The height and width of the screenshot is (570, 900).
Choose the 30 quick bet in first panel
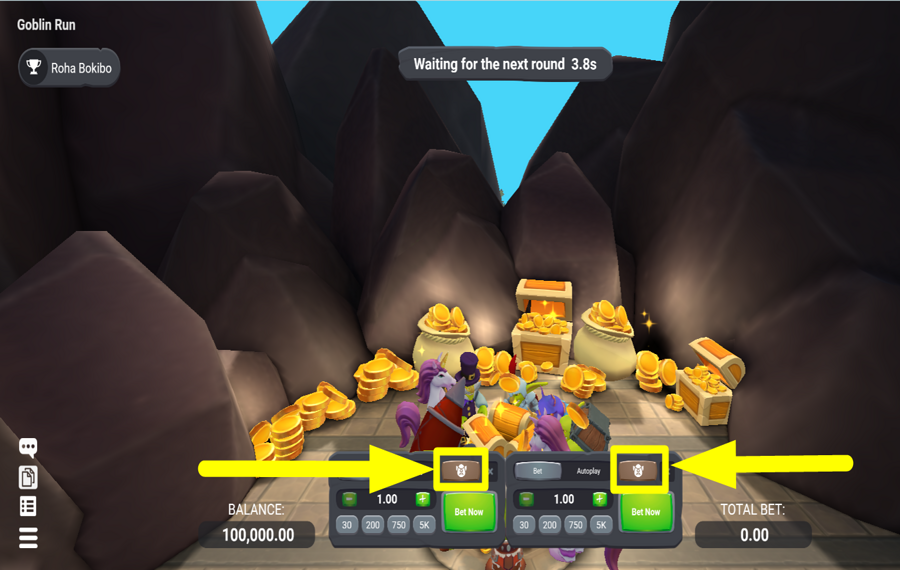pos(347,525)
